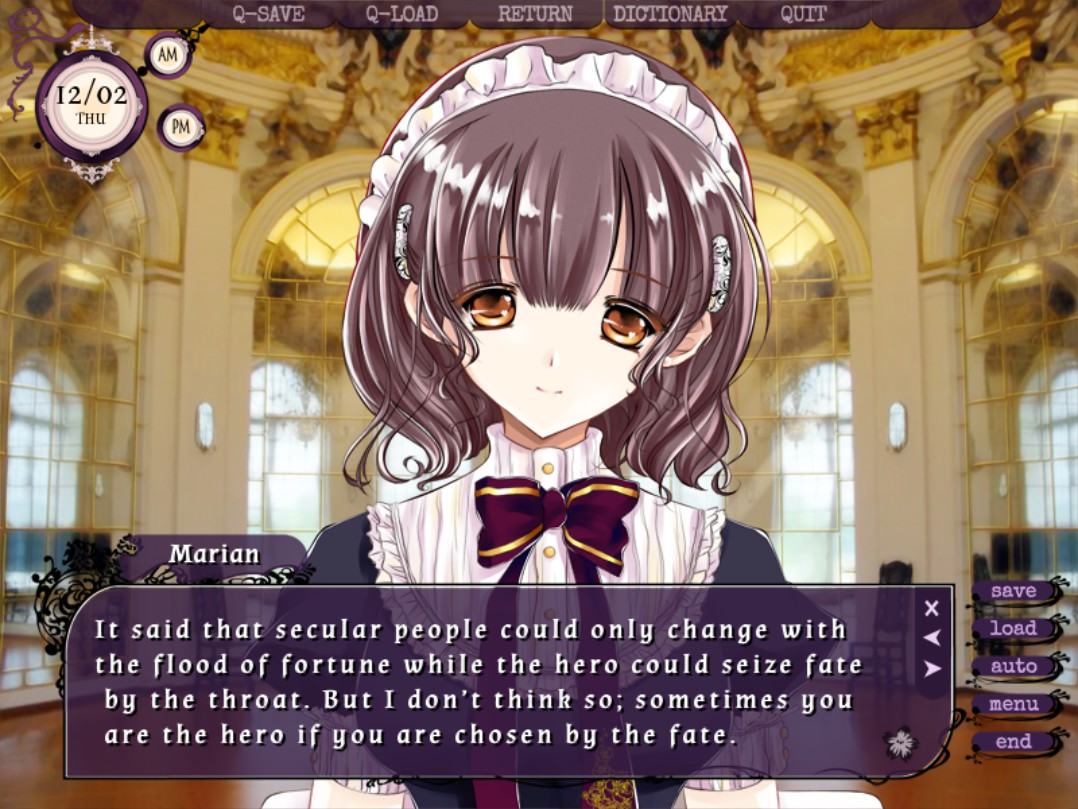This screenshot has height=809, width=1078.
Task: Go back with the left arrow
Action: (932, 637)
